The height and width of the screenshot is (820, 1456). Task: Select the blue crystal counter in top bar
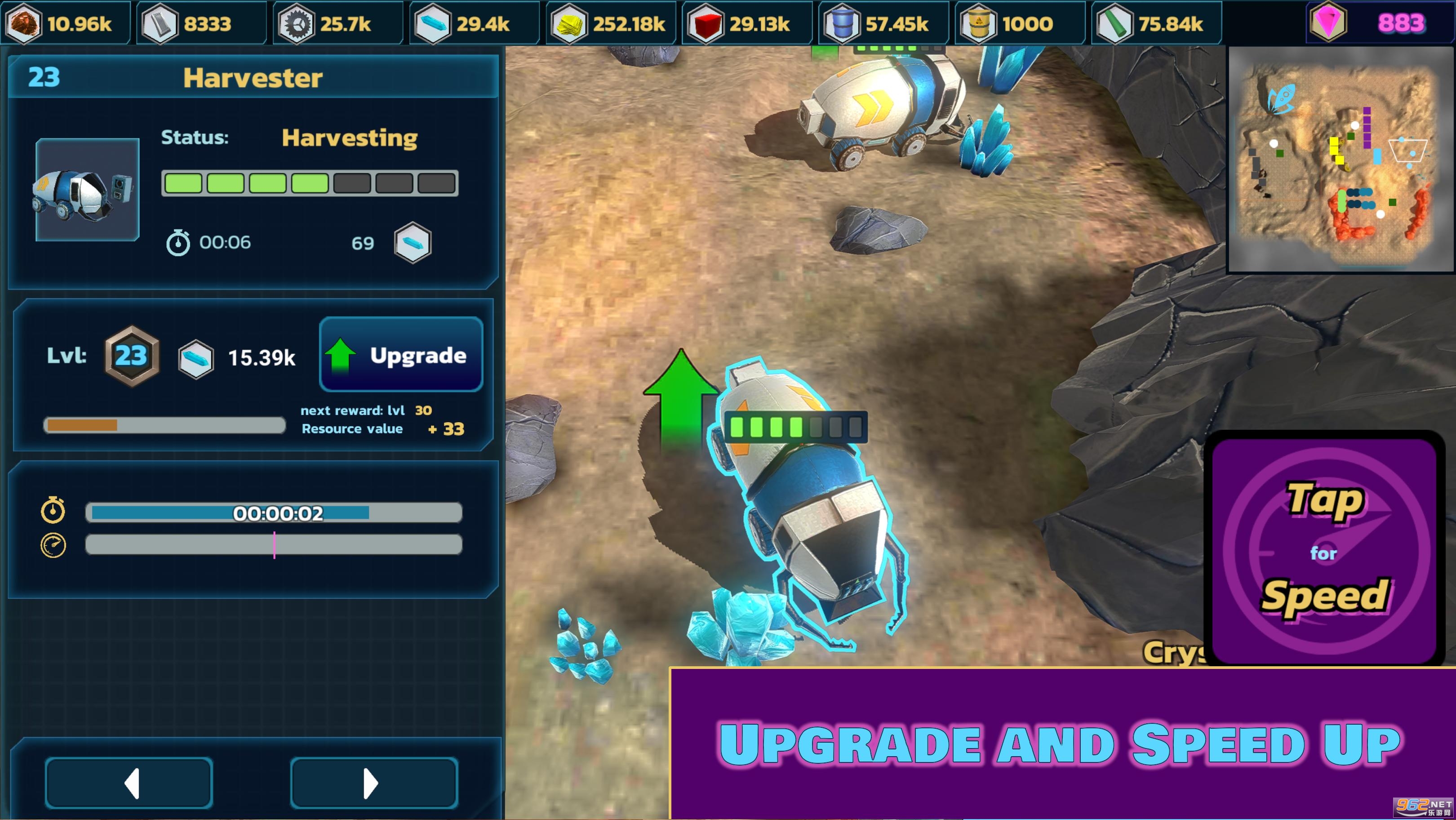tap(474, 23)
